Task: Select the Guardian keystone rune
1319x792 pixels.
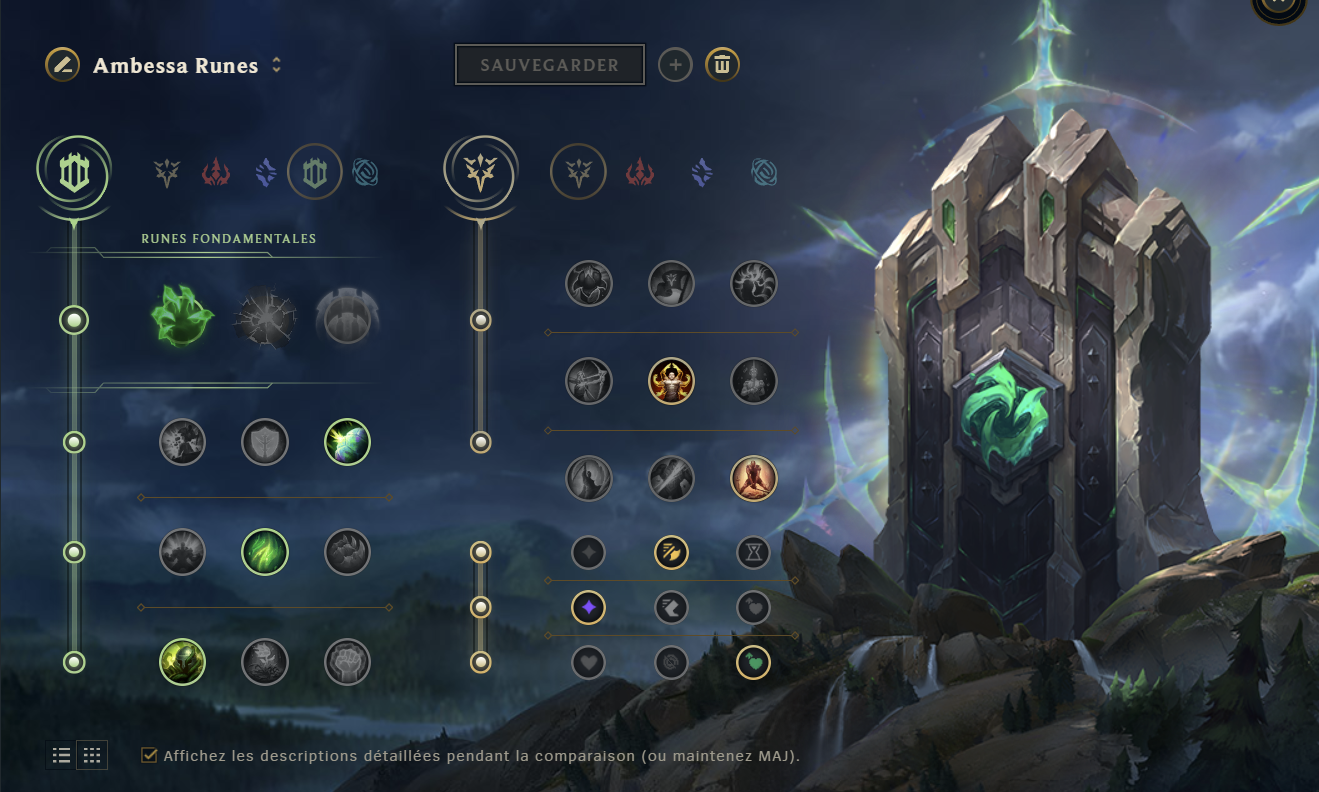Action: (347, 316)
